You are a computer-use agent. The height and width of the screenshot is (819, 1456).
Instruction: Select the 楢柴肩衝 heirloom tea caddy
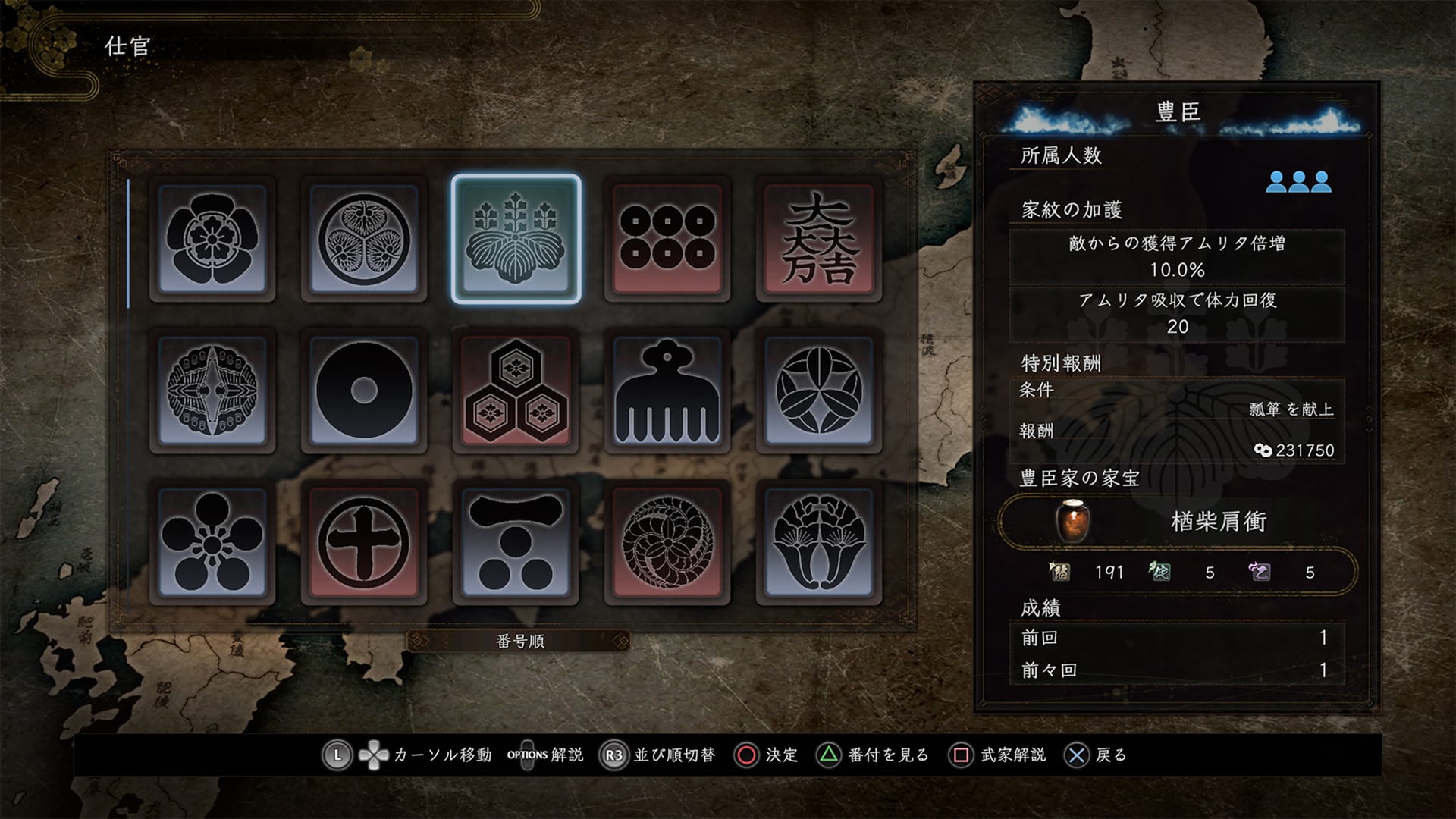point(1177,522)
